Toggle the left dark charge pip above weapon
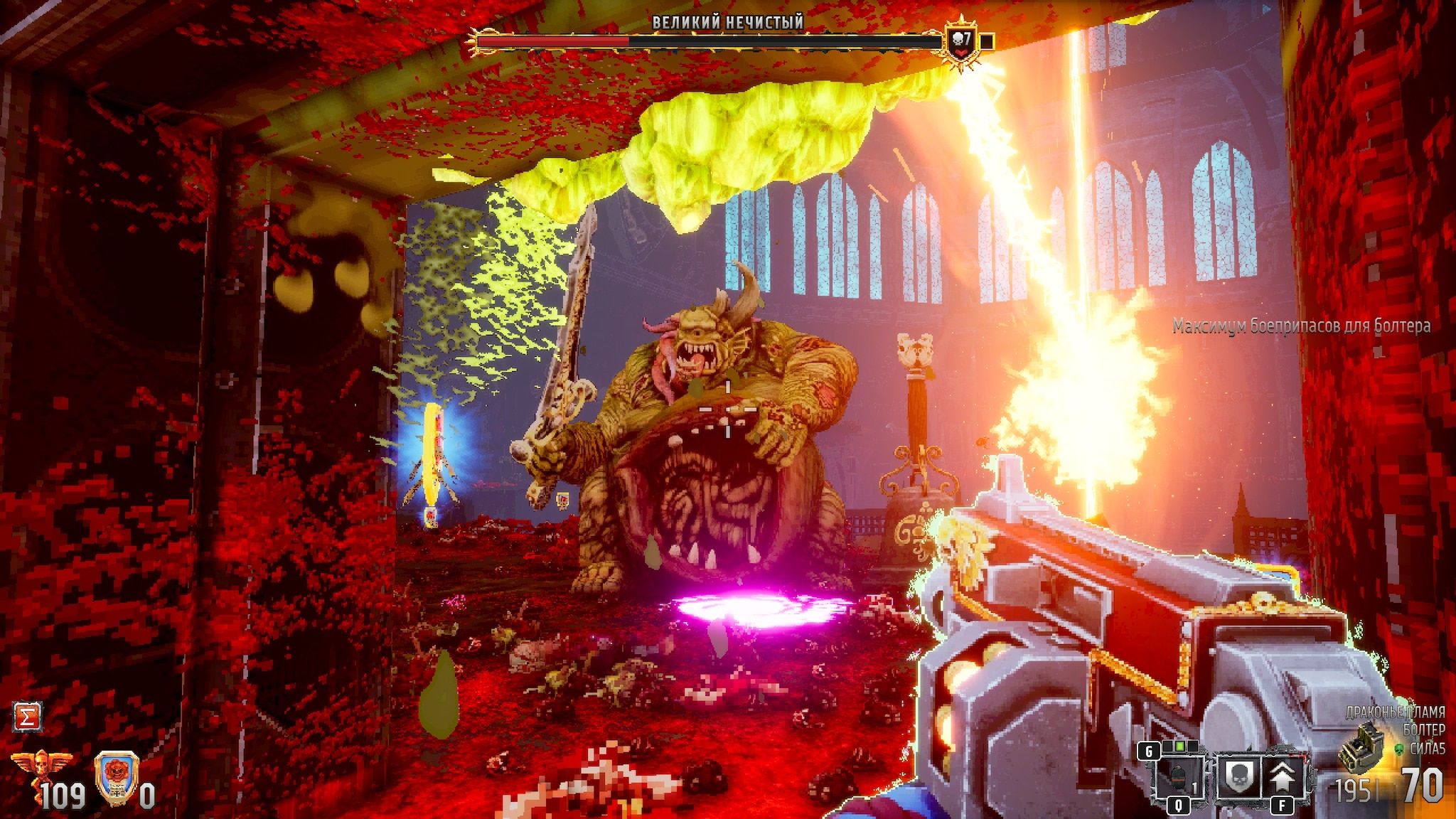The height and width of the screenshot is (819, 1456). 1167,747
